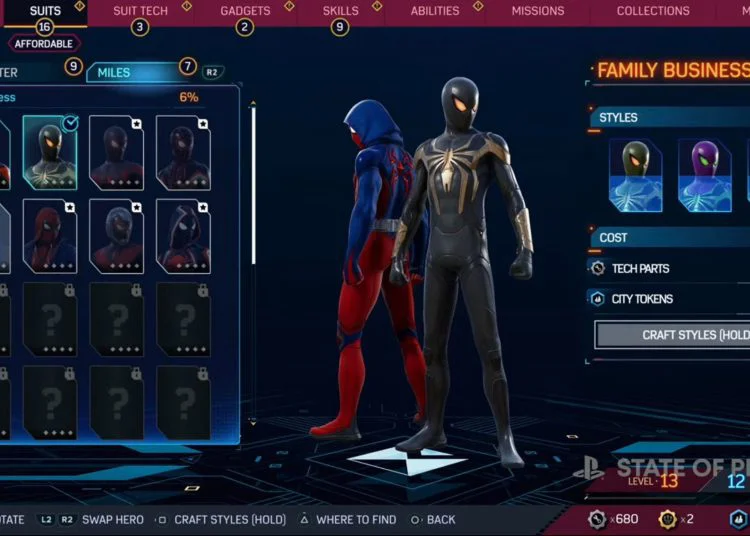Choose the red-hooded suit tile

point(50,236)
